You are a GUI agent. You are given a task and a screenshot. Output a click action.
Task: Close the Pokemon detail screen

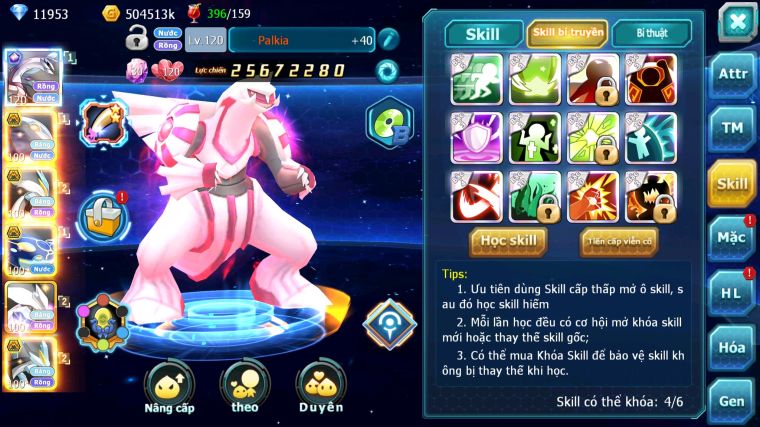click(x=736, y=21)
